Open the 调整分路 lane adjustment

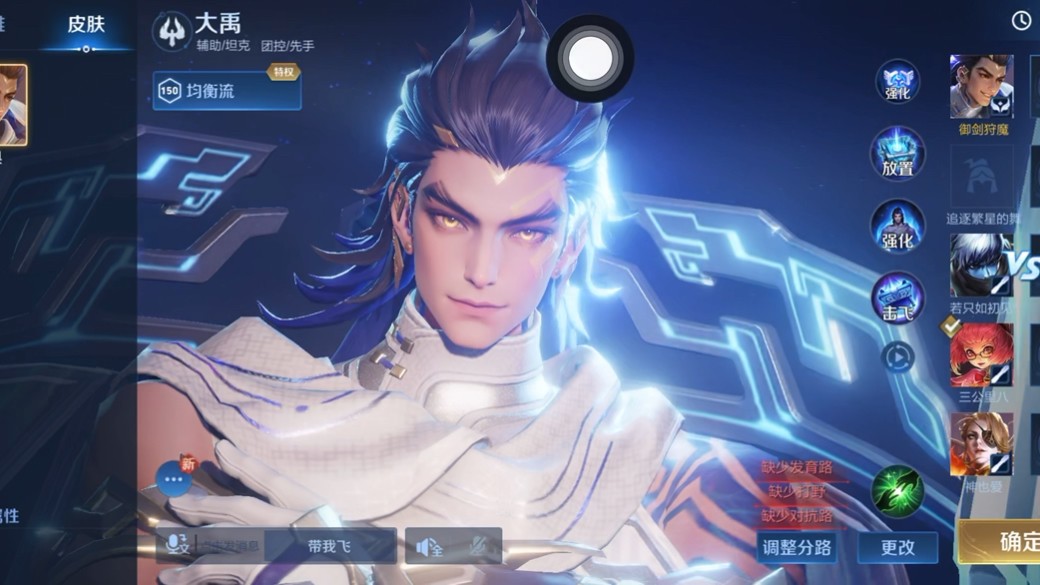tap(796, 547)
